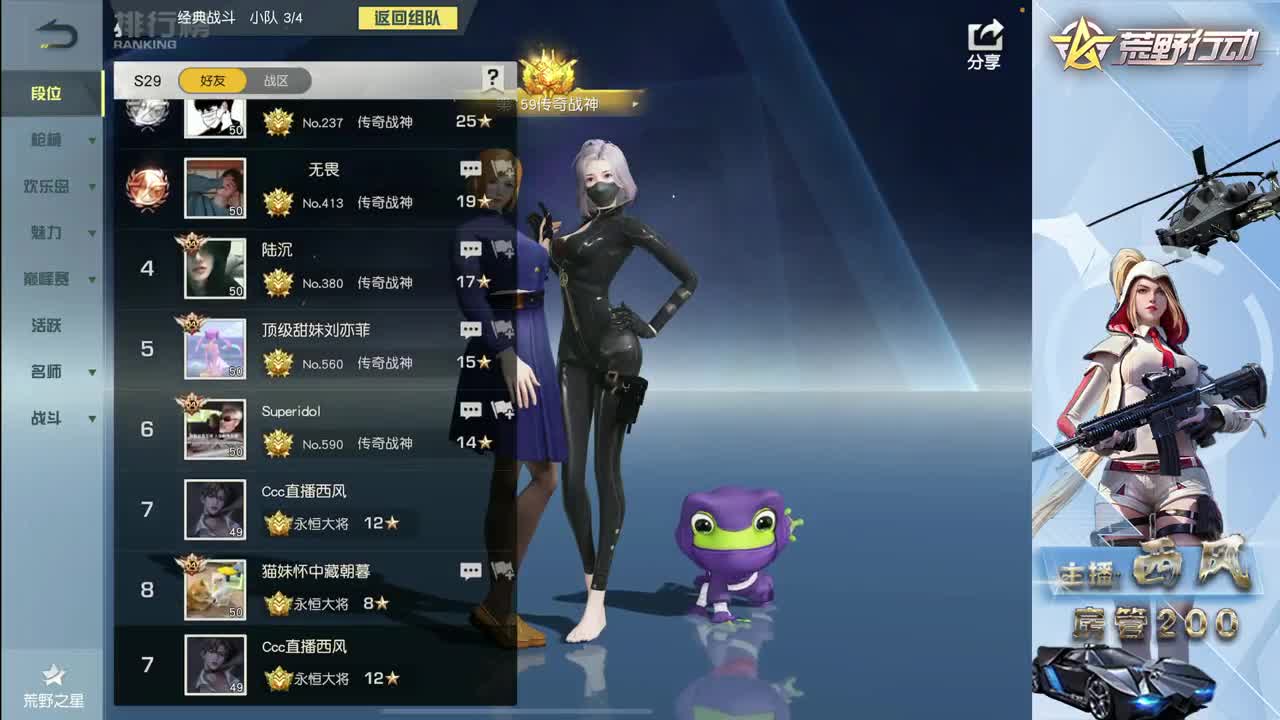This screenshot has width=1280, height=720.
Task: Open chat with 猫妹怀中藏朝暮
Action: click(470, 571)
